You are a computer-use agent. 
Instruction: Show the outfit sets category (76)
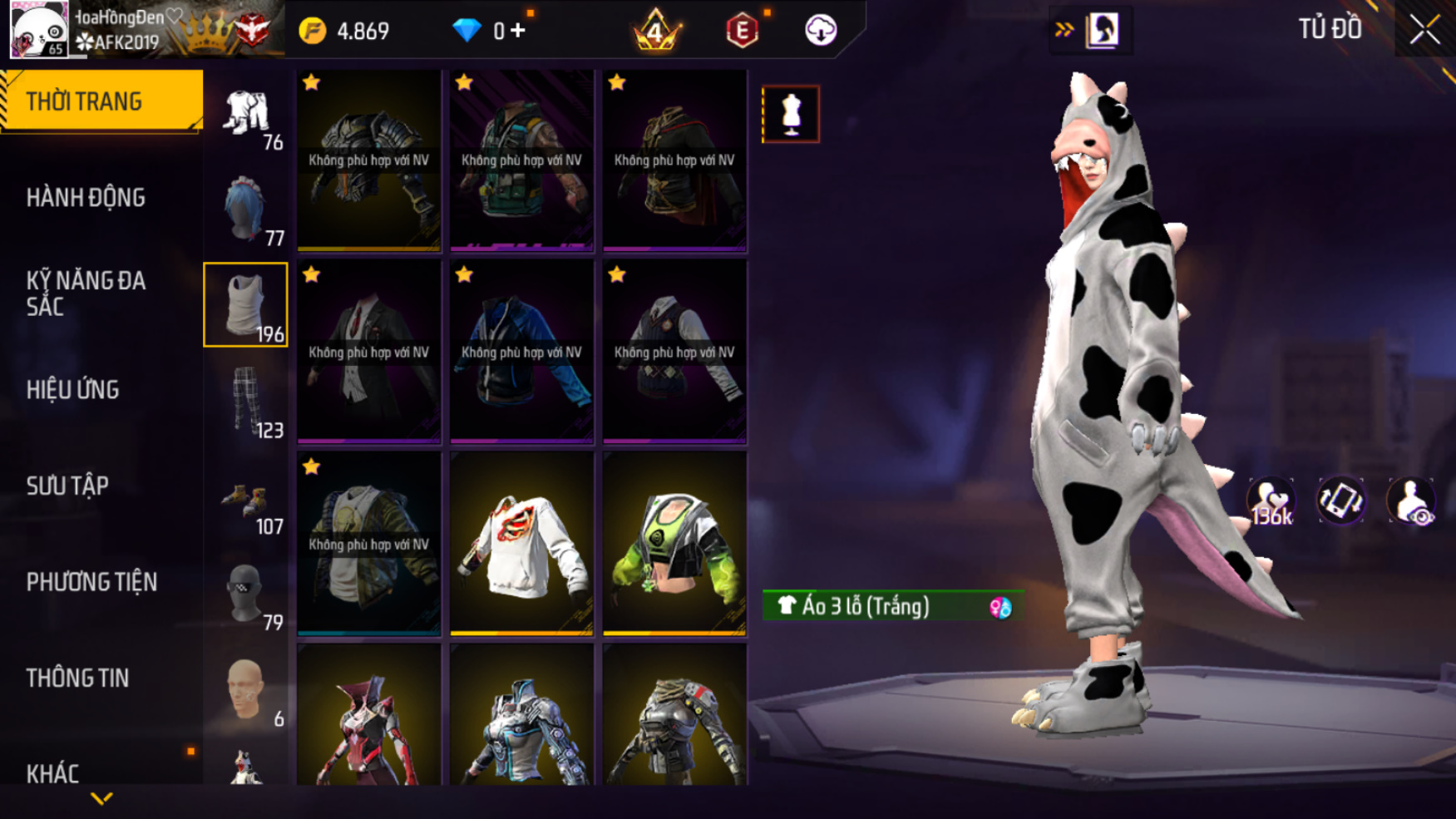tap(247, 116)
